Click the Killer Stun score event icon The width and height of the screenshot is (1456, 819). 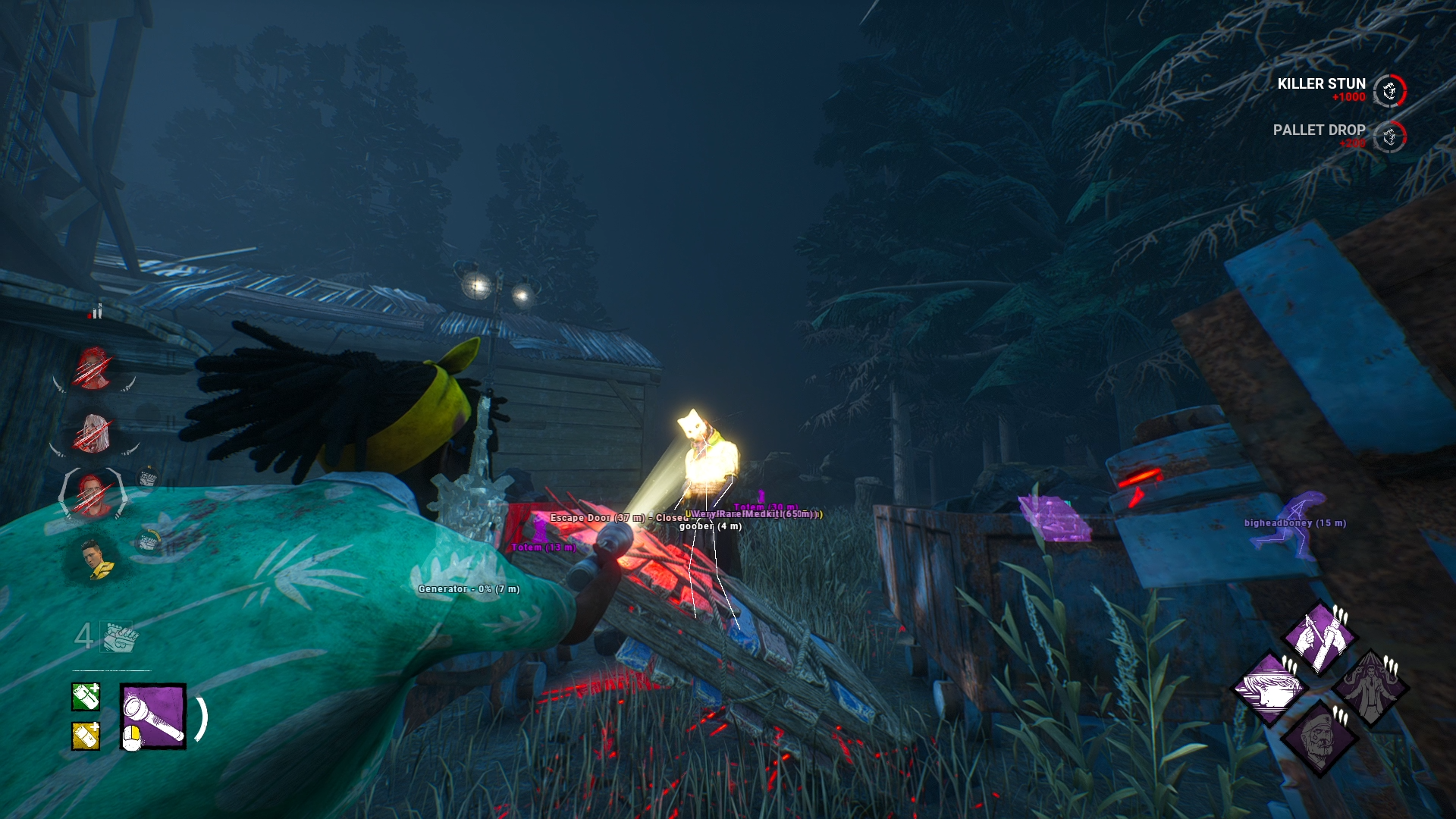(x=1389, y=91)
